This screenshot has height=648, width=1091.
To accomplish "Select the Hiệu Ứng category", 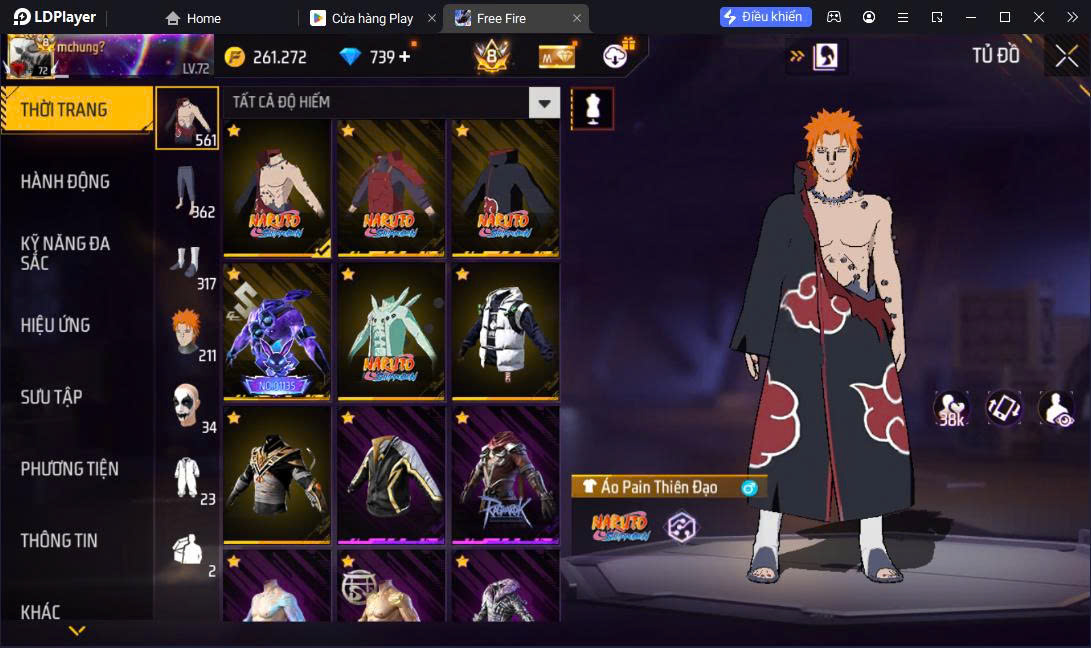I will (x=56, y=325).
